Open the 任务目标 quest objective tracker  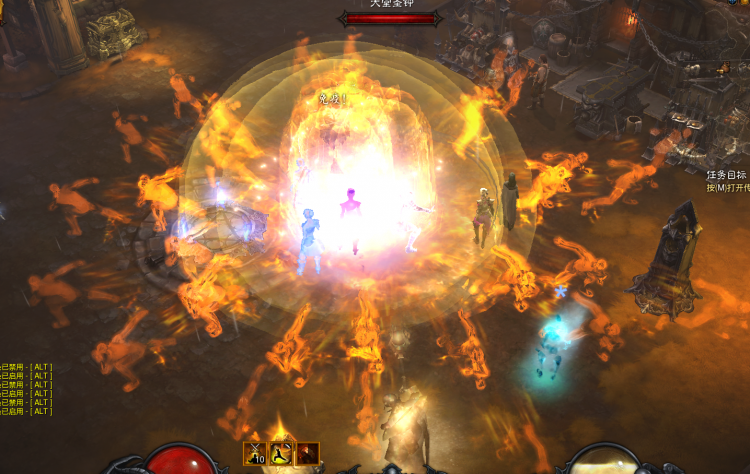point(727,174)
